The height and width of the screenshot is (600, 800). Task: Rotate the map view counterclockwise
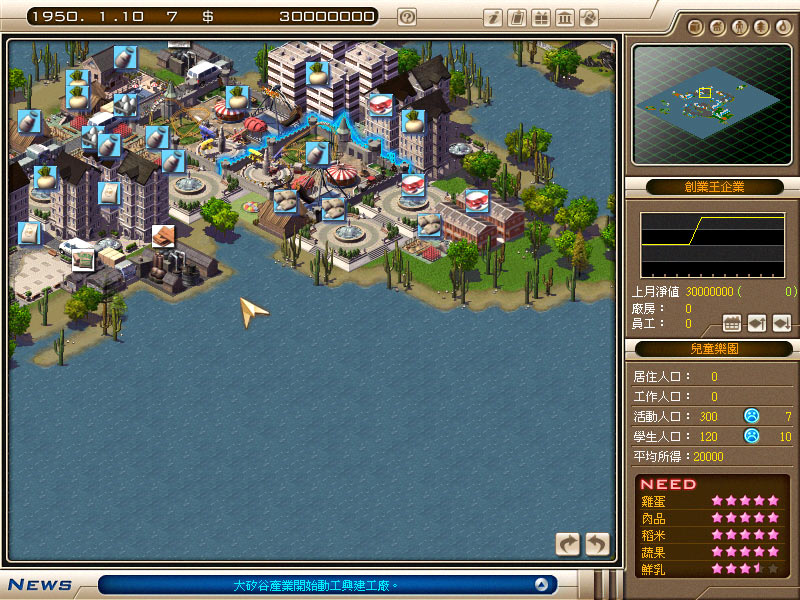596,543
